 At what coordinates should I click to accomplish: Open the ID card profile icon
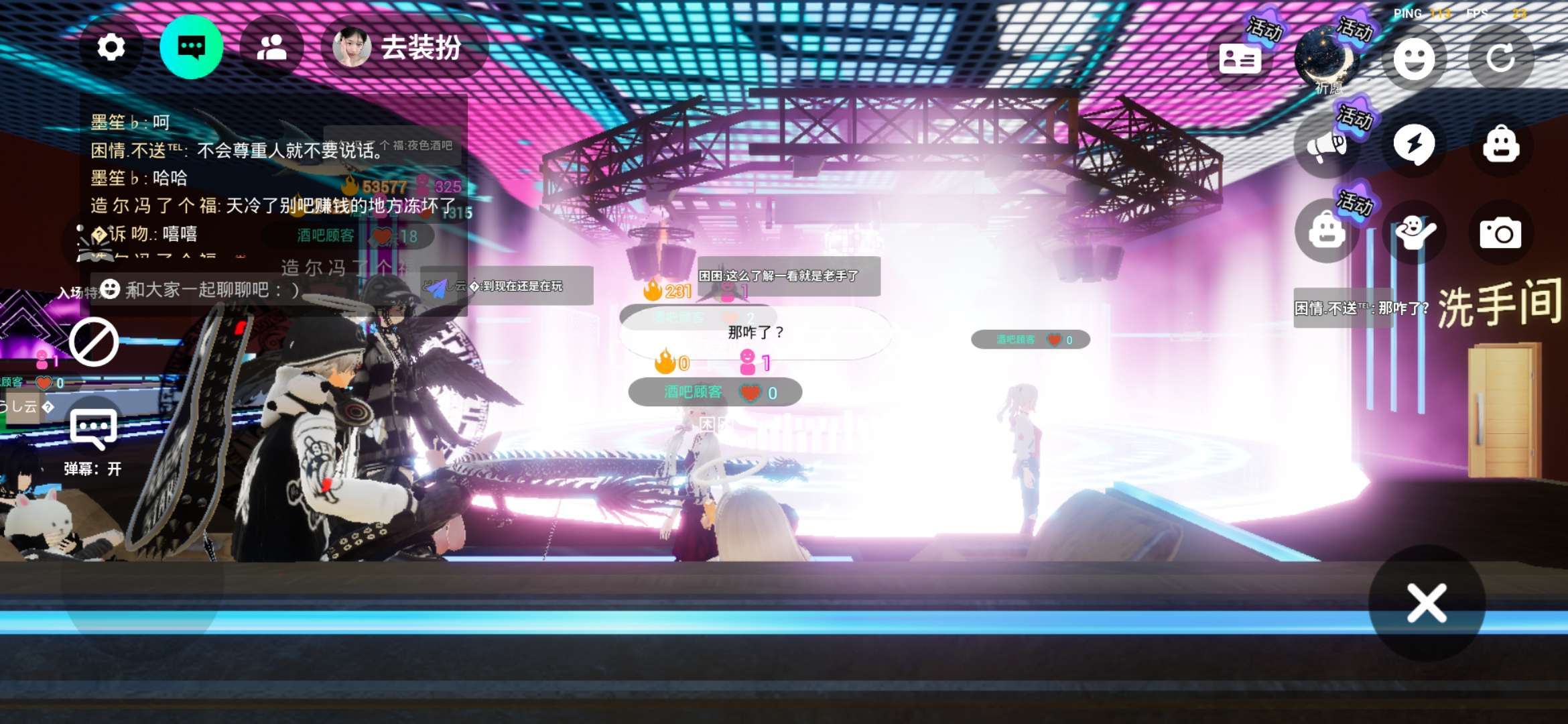1240,59
